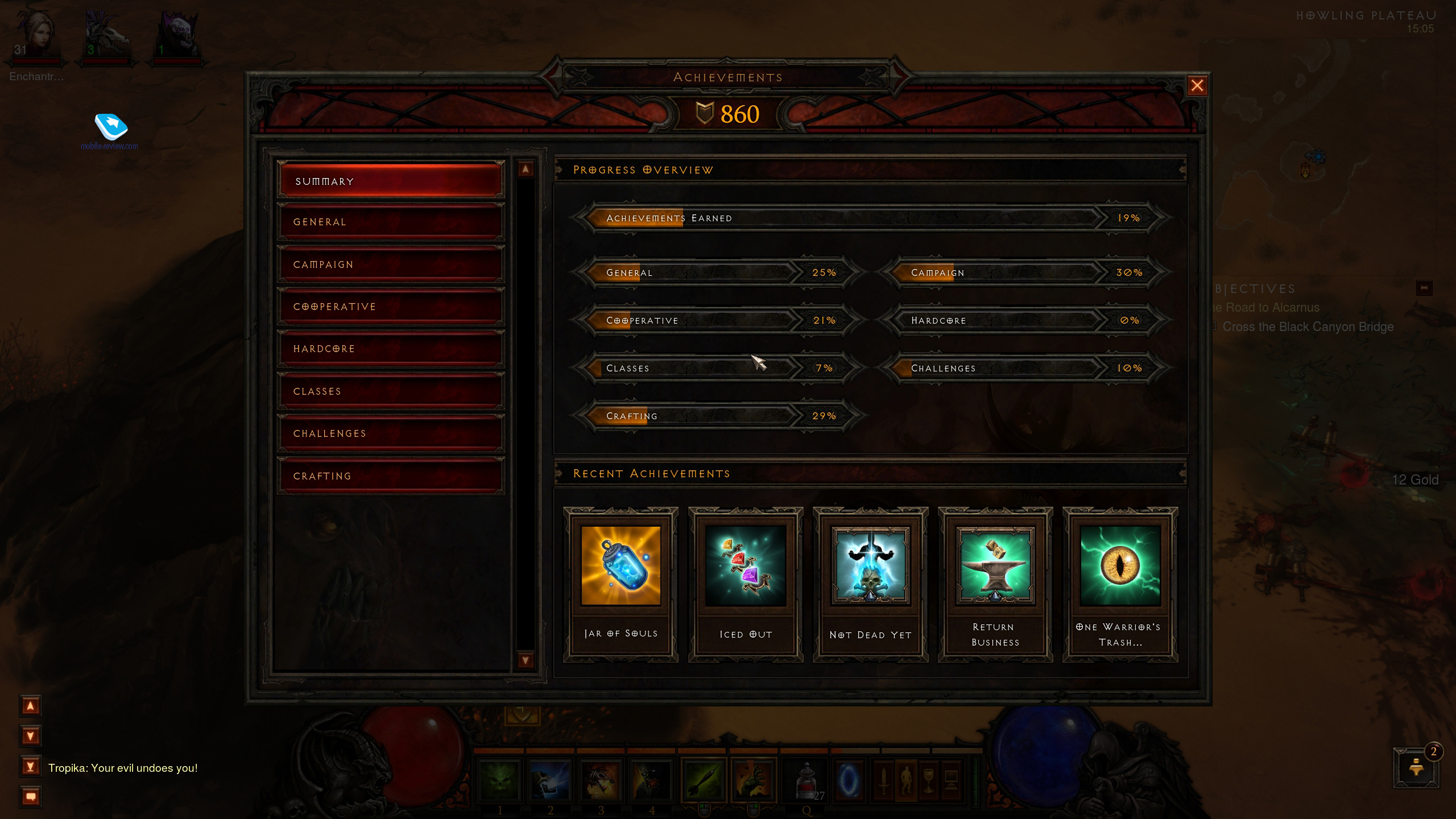
Task: Switch to Campaign achievements
Action: (391, 264)
